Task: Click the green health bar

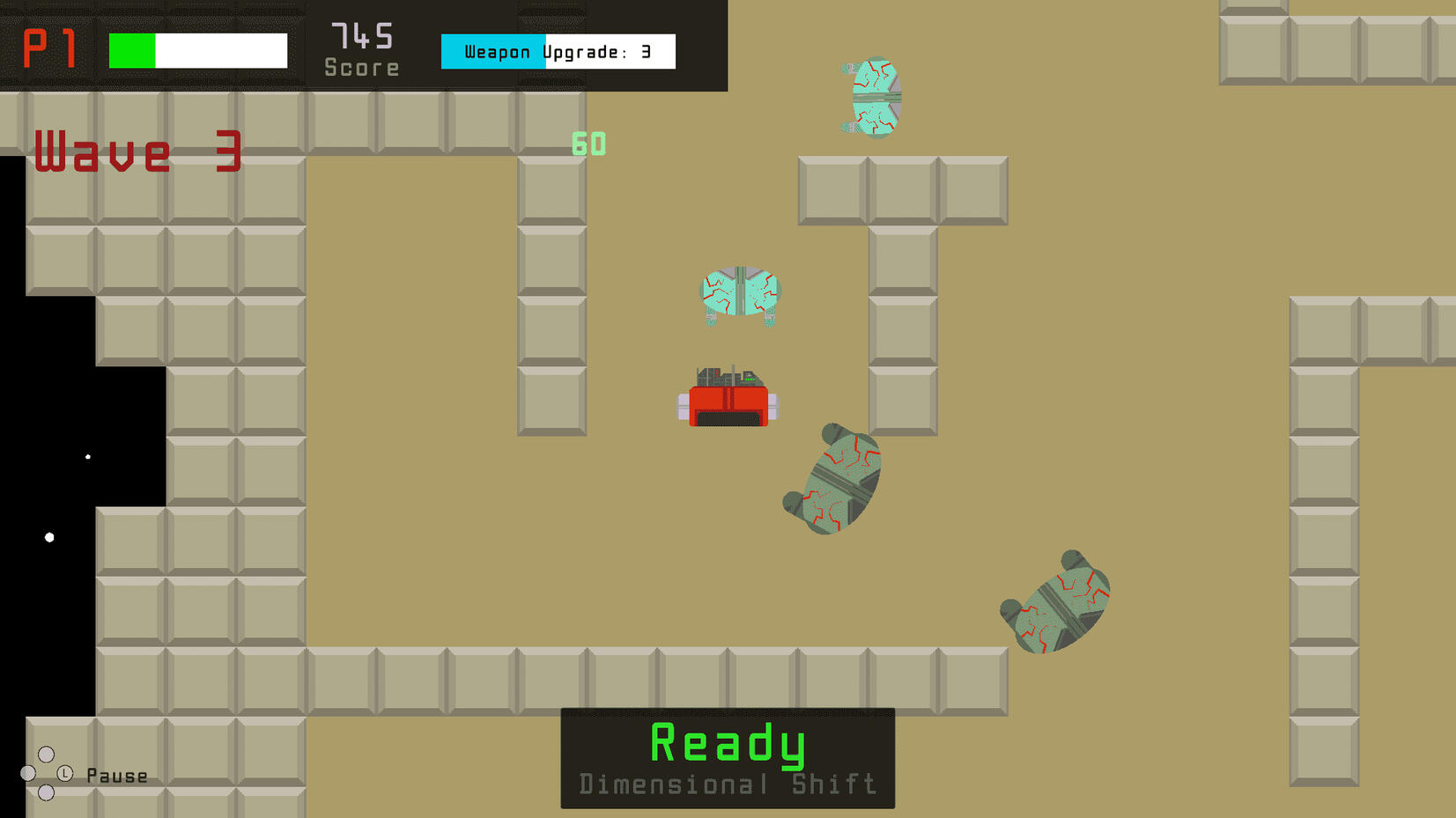Action: click(130, 50)
